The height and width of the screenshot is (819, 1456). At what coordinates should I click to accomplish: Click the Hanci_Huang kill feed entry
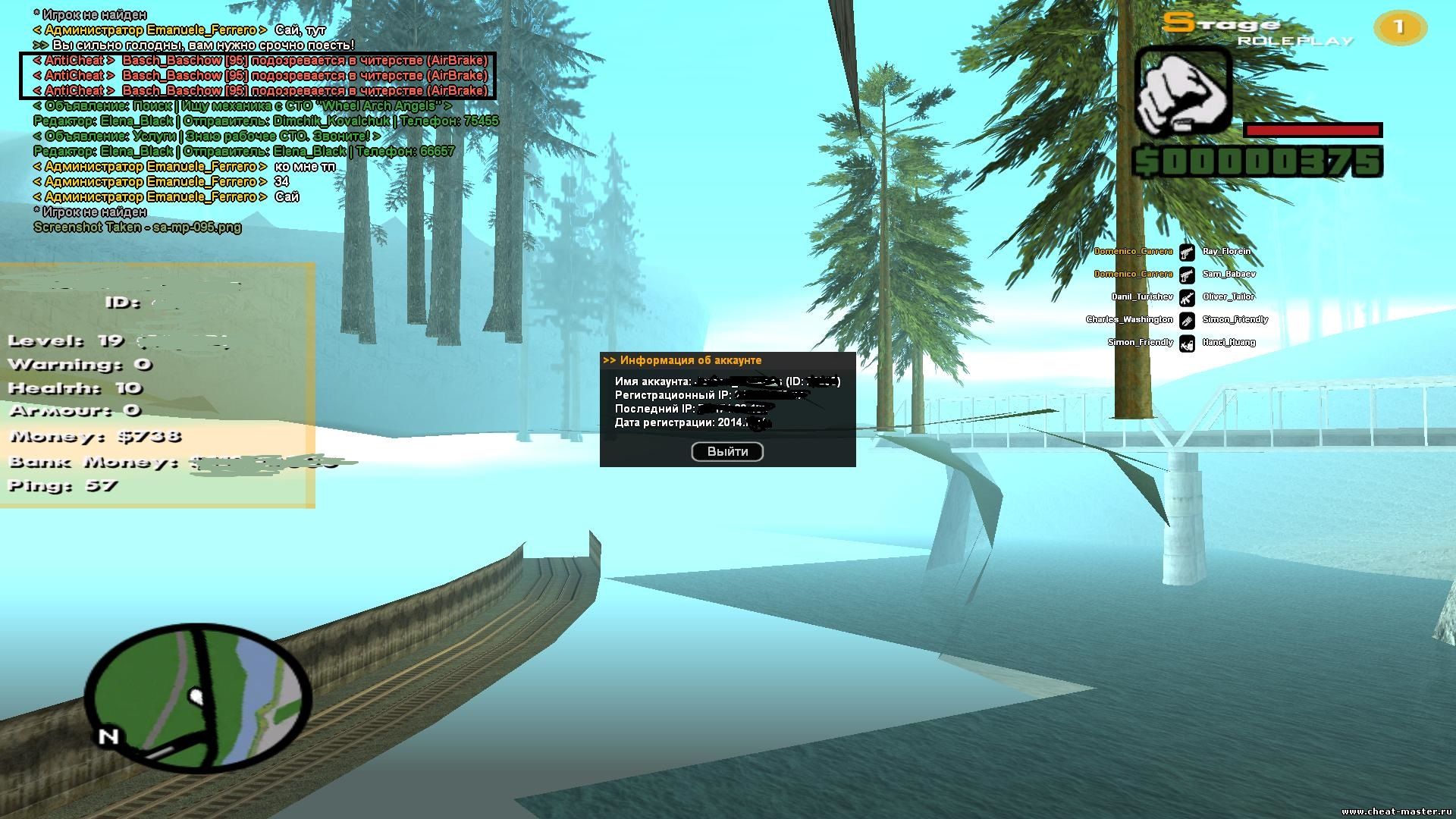(1228, 343)
